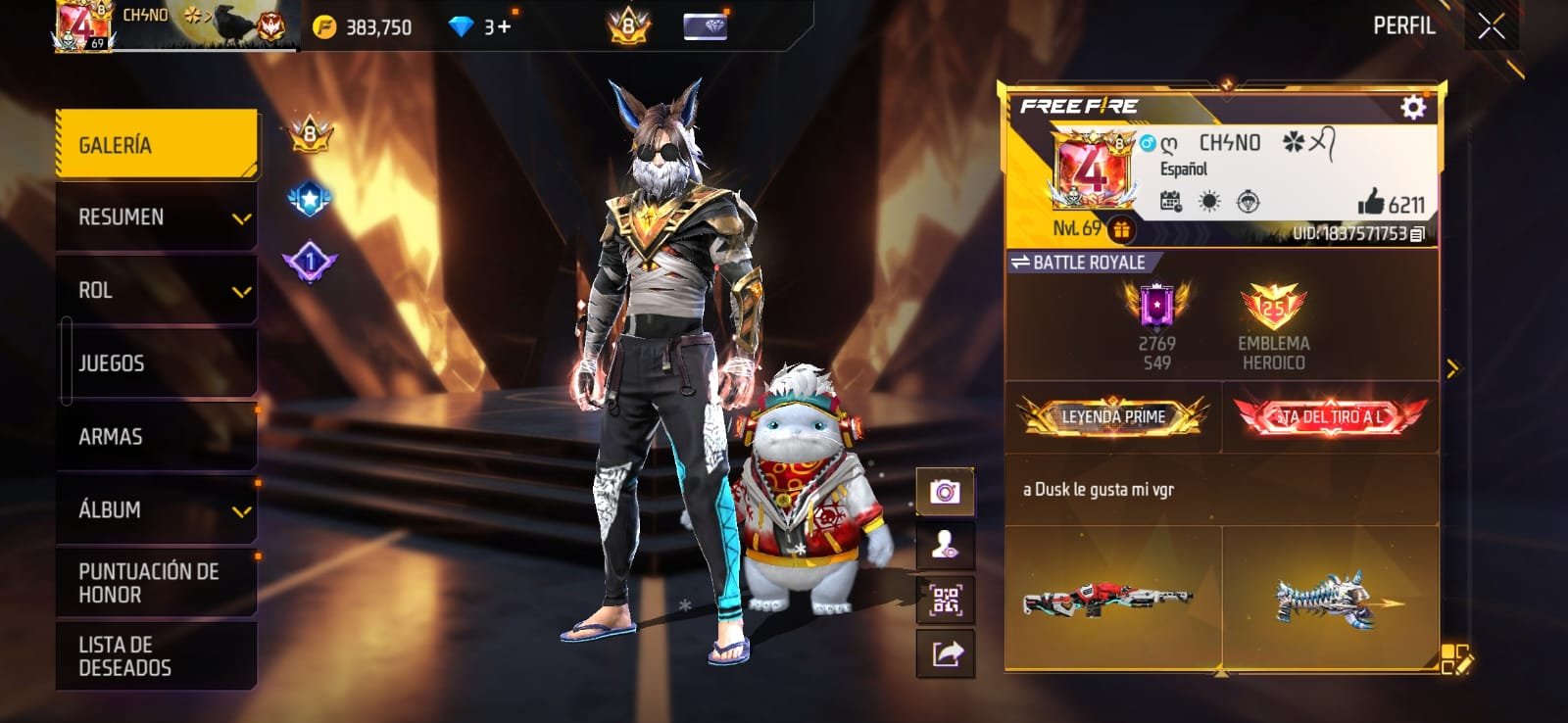This screenshot has width=1568, height=723.
Task: Open the QR code button
Action: [945, 600]
